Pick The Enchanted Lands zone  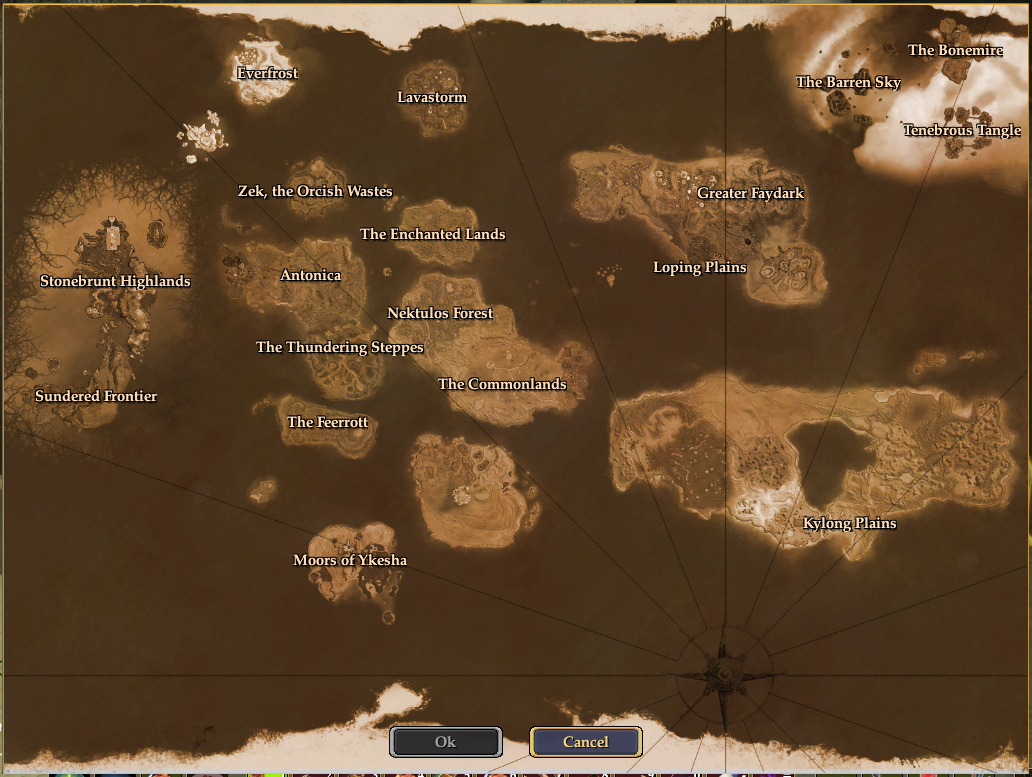pyautogui.click(x=432, y=234)
